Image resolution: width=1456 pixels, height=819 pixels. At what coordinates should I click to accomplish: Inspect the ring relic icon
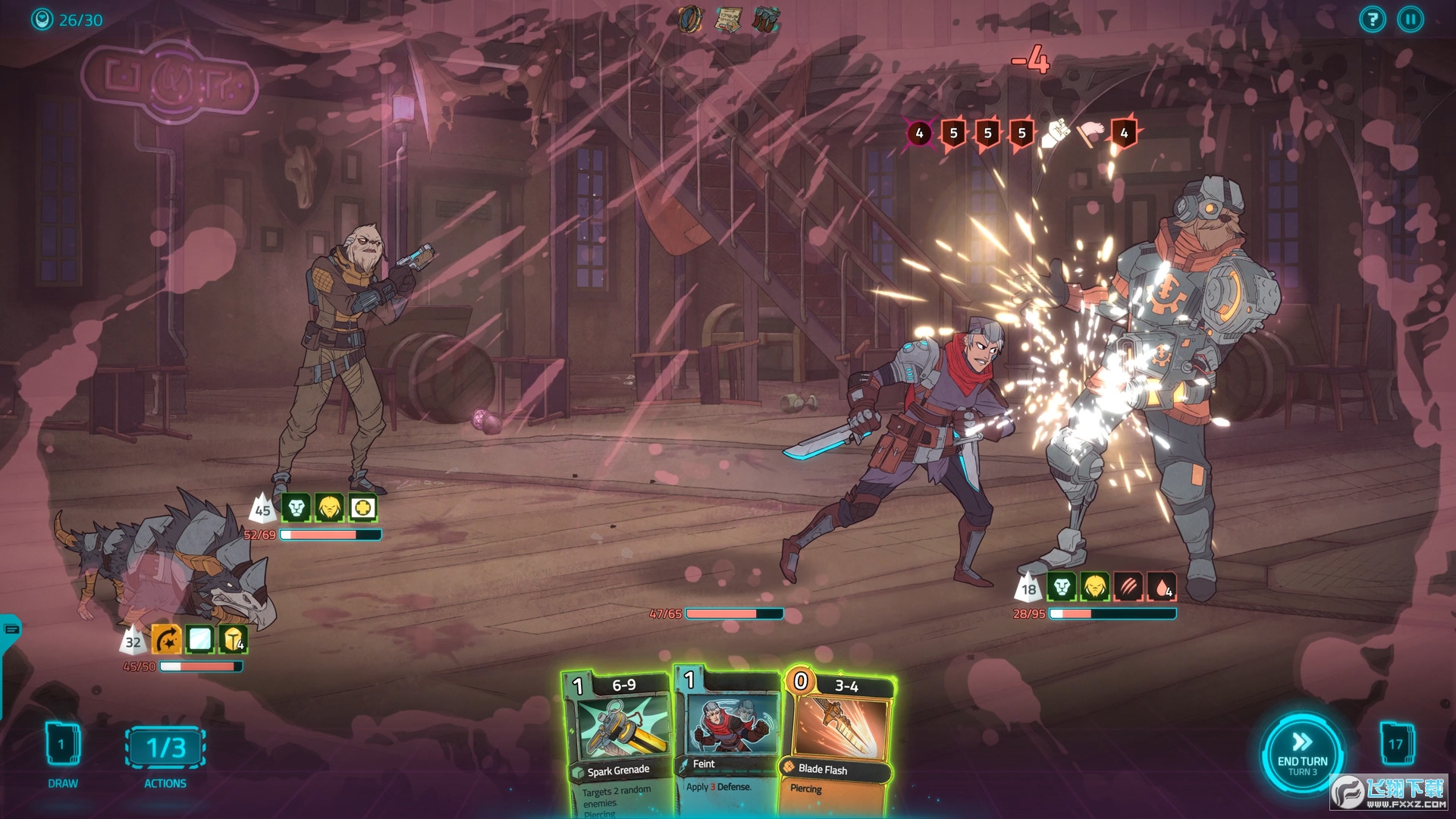coord(690,19)
